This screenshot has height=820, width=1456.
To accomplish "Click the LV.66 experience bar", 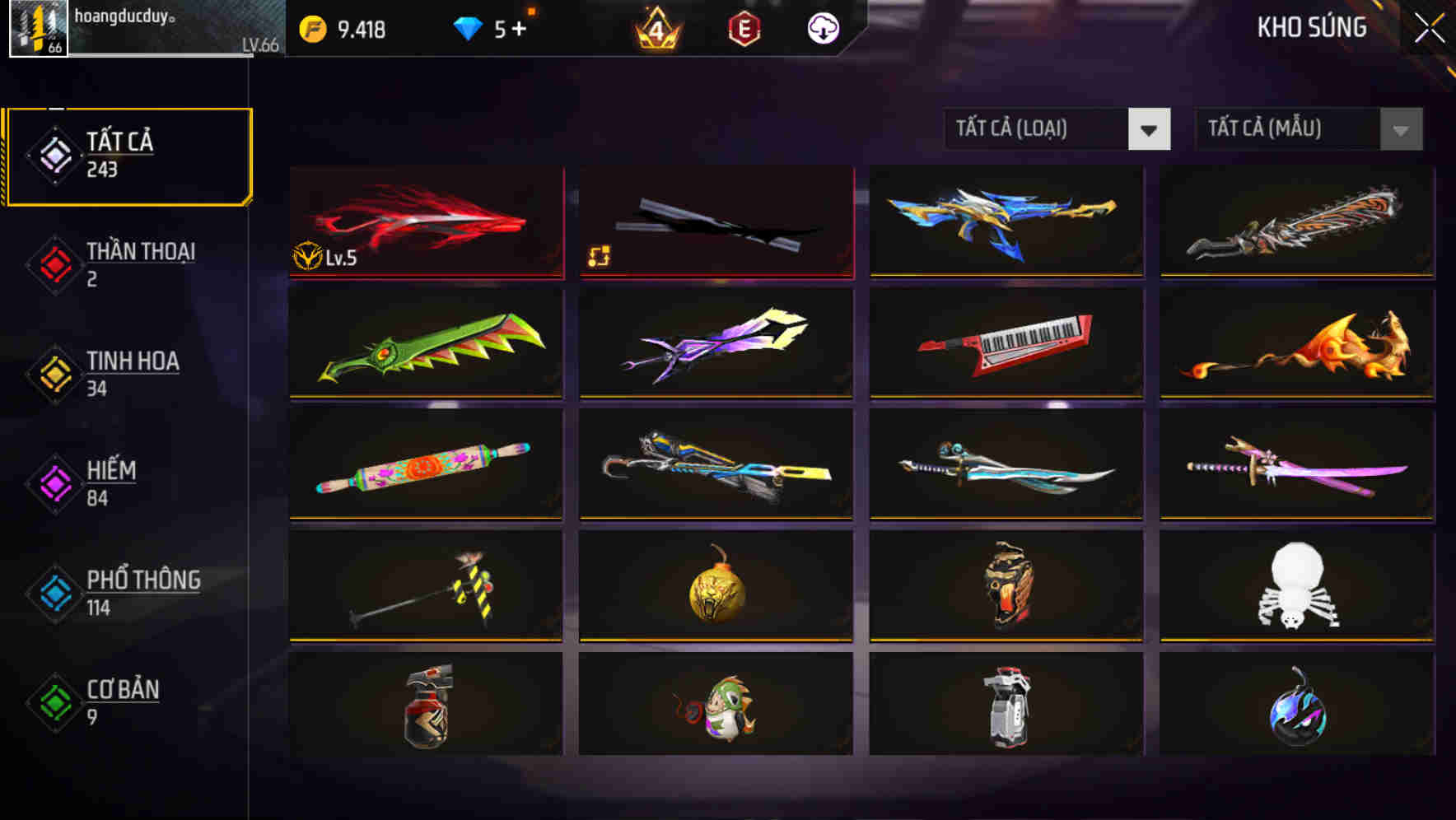I will point(165,49).
